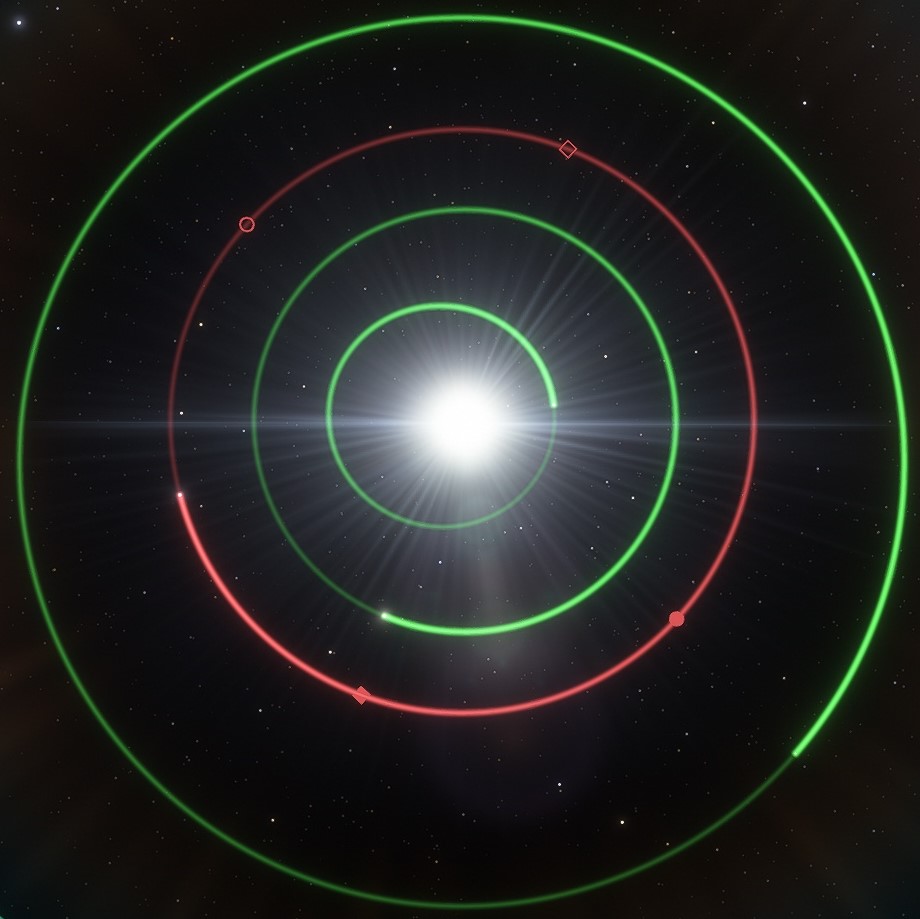
Task: Select the hollow diamond marker on red orbit
Action: click(568, 149)
